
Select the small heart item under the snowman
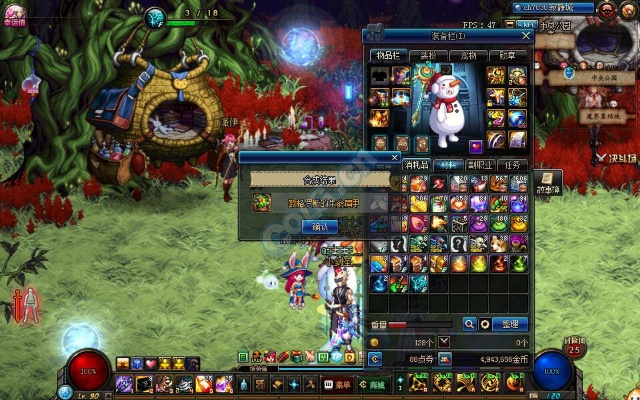[476, 146]
